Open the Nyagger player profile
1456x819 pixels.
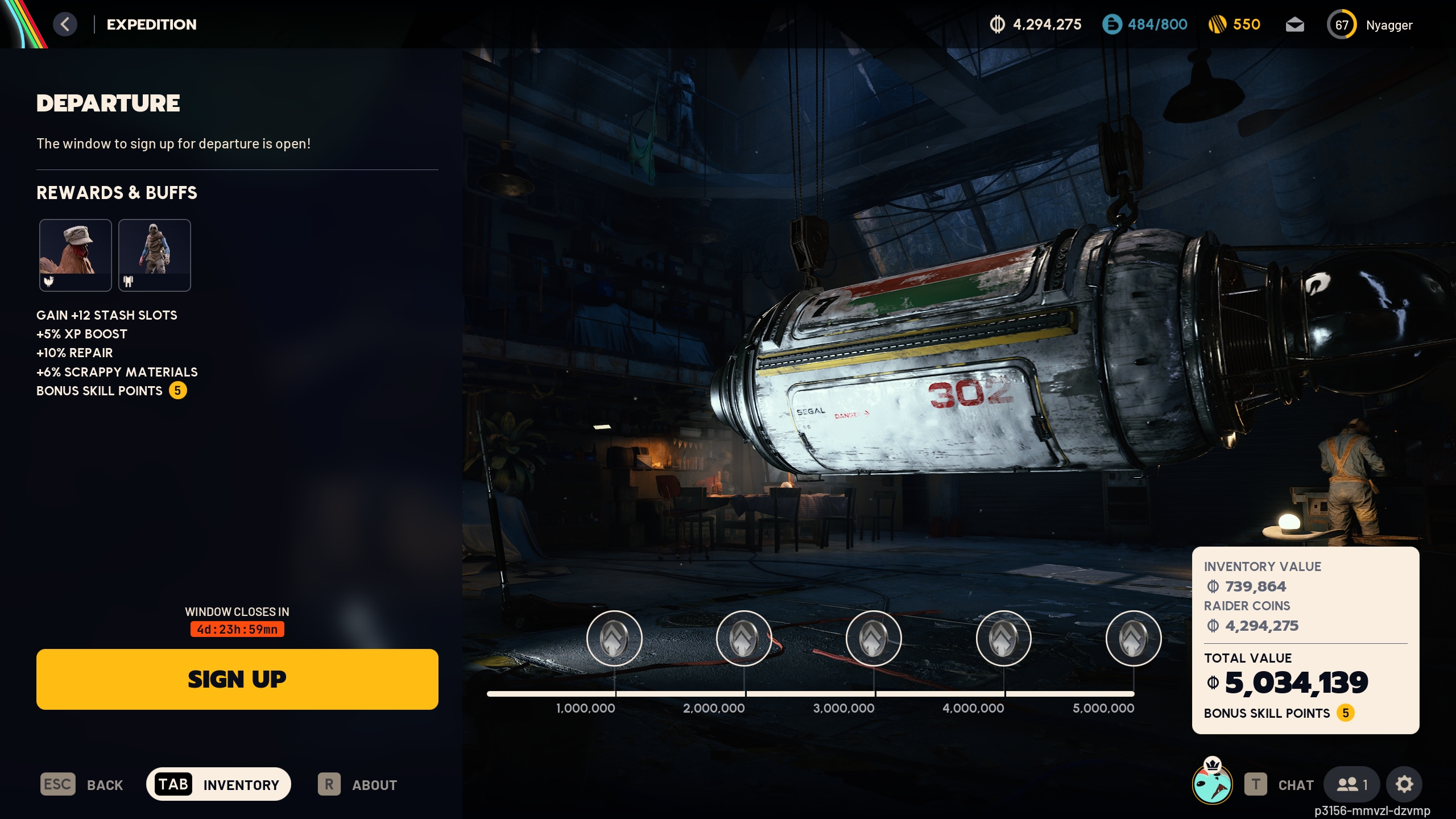coord(1370,25)
